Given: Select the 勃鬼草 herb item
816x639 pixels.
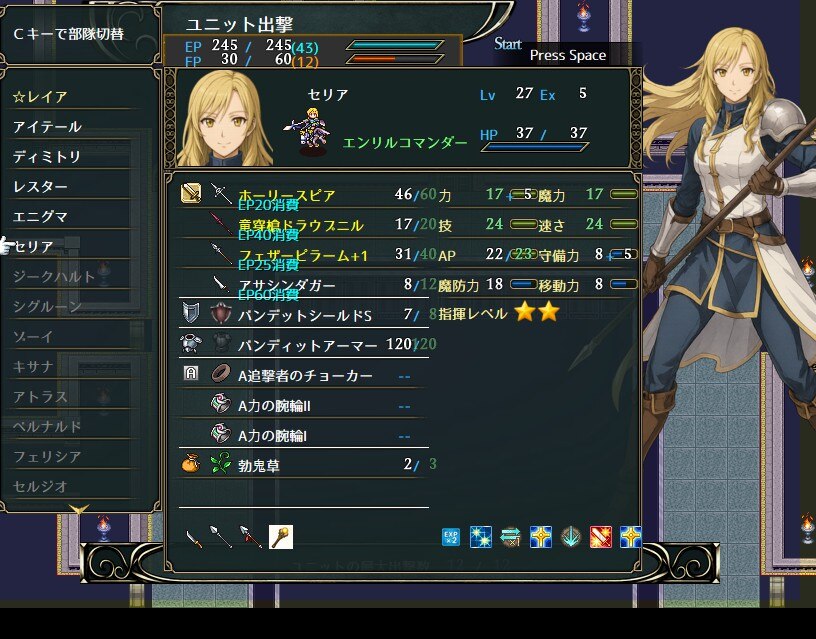Looking at the screenshot, I should (x=261, y=464).
